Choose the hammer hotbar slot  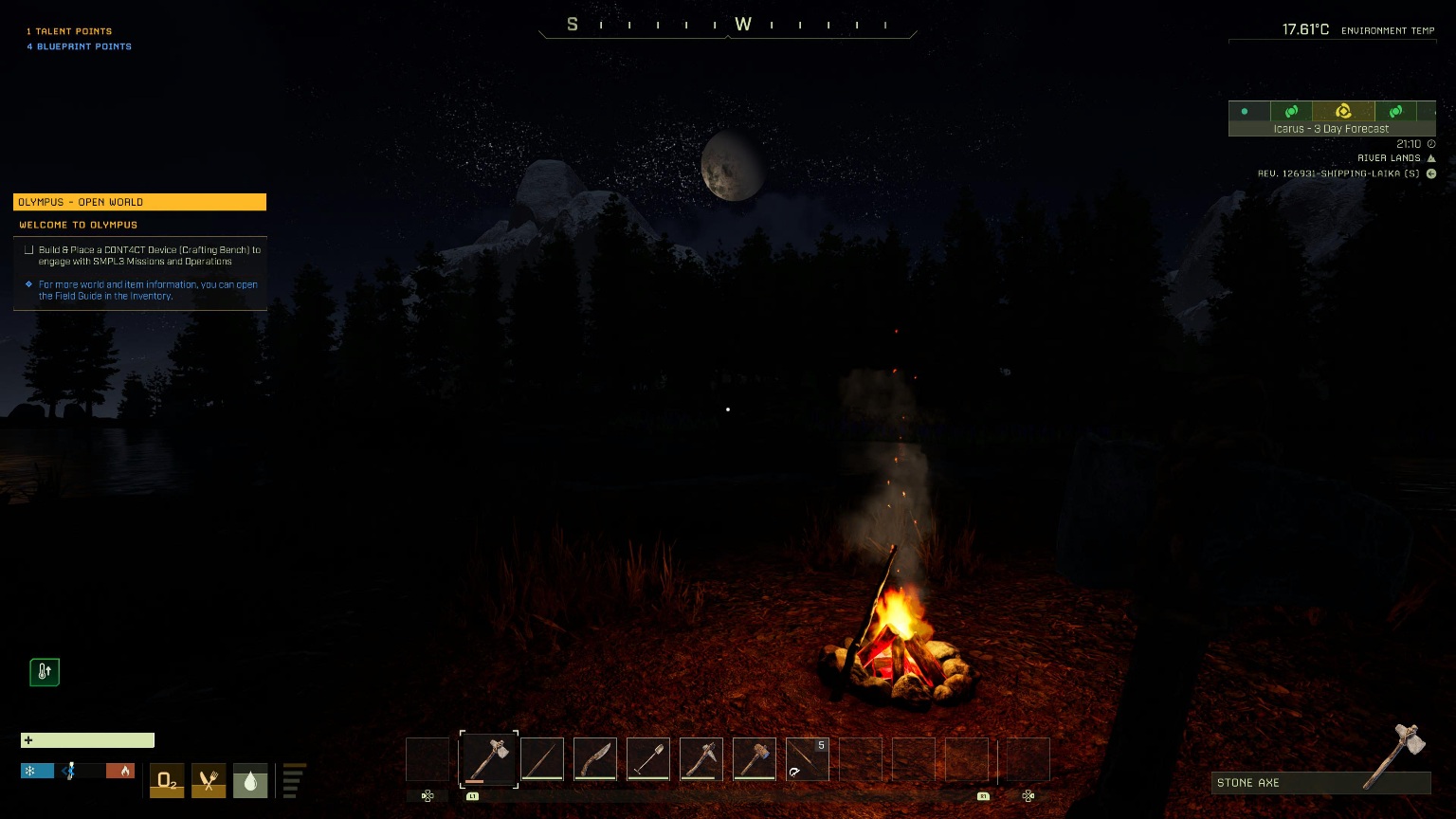click(755, 759)
